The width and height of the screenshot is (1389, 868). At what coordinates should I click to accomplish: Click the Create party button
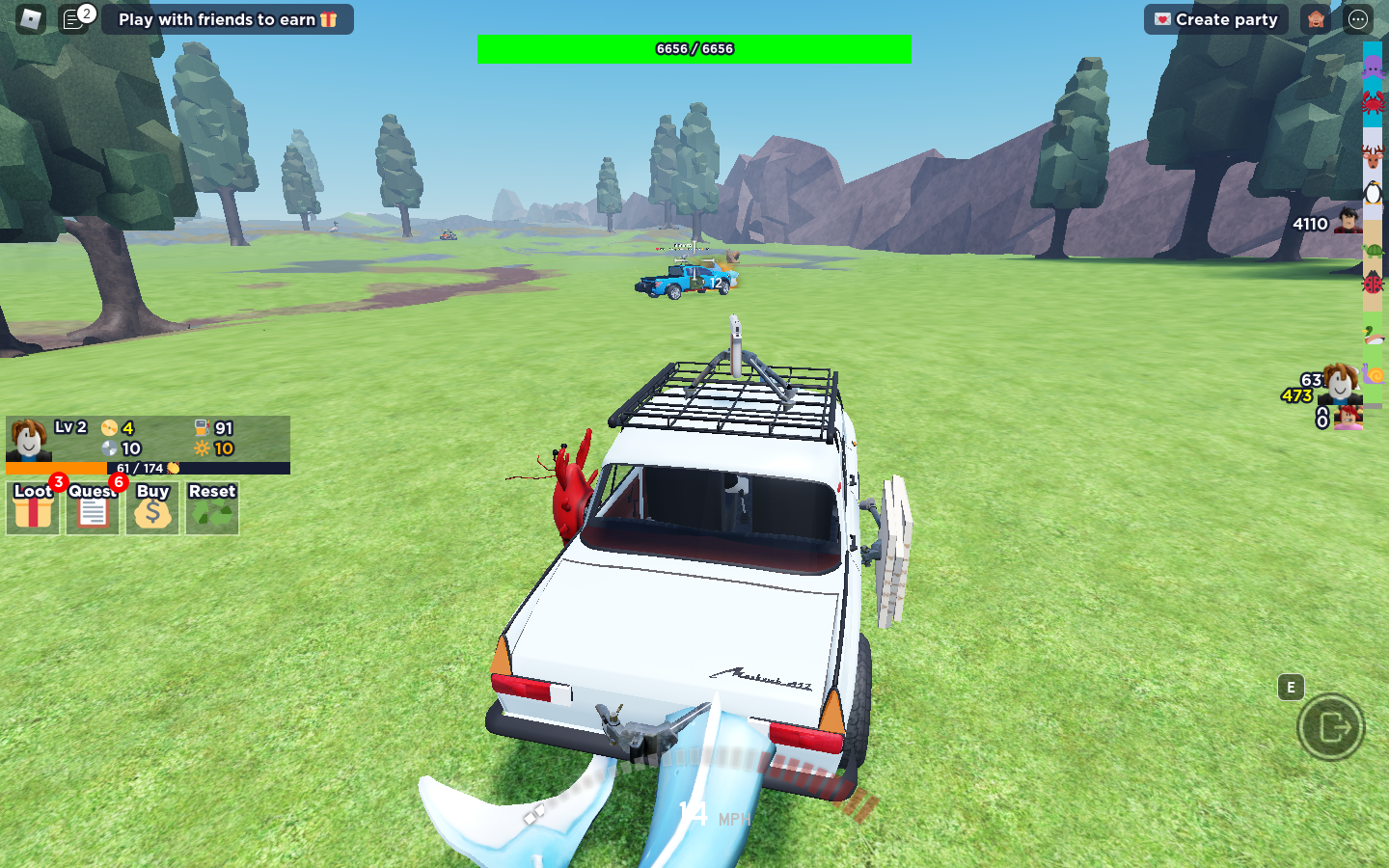tap(1215, 18)
